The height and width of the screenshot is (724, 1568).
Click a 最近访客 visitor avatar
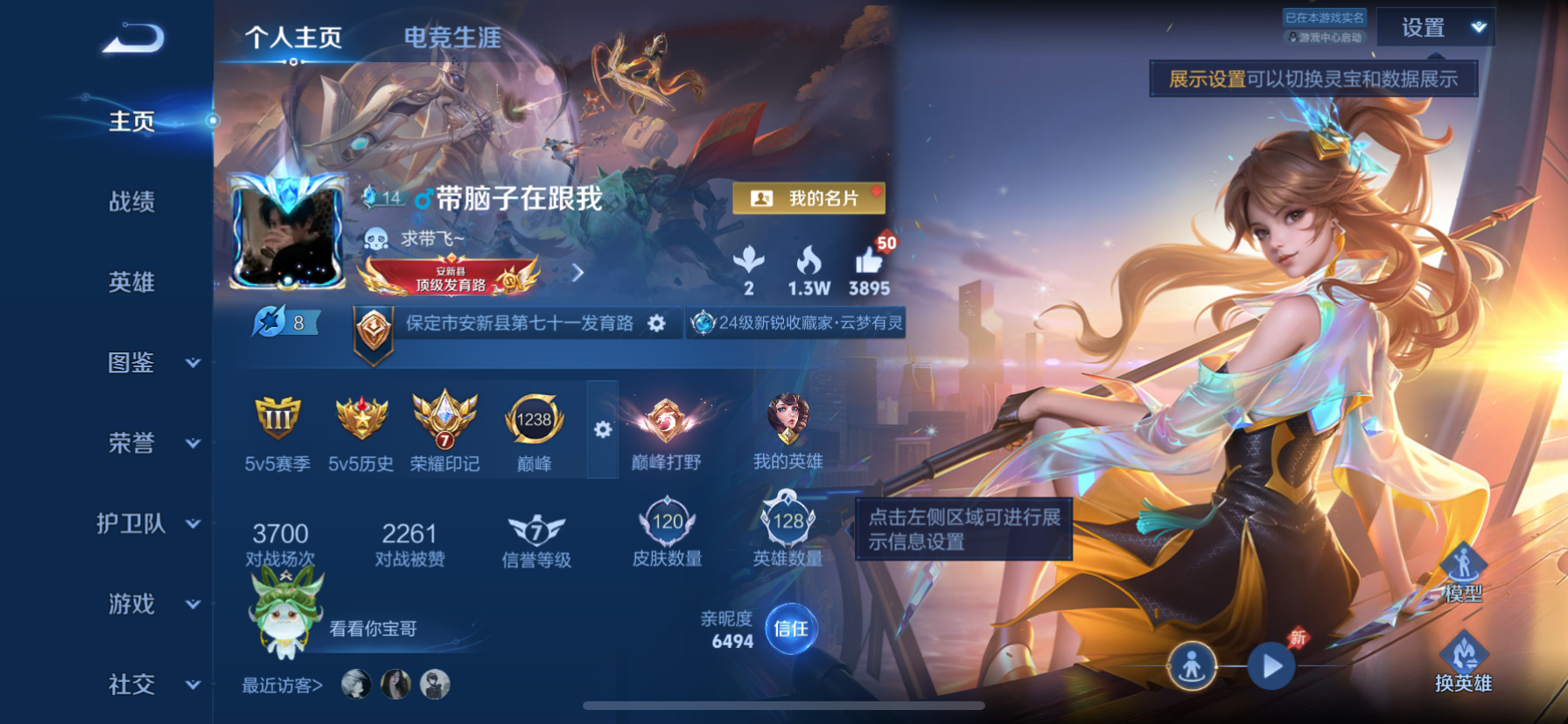click(356, 685)
